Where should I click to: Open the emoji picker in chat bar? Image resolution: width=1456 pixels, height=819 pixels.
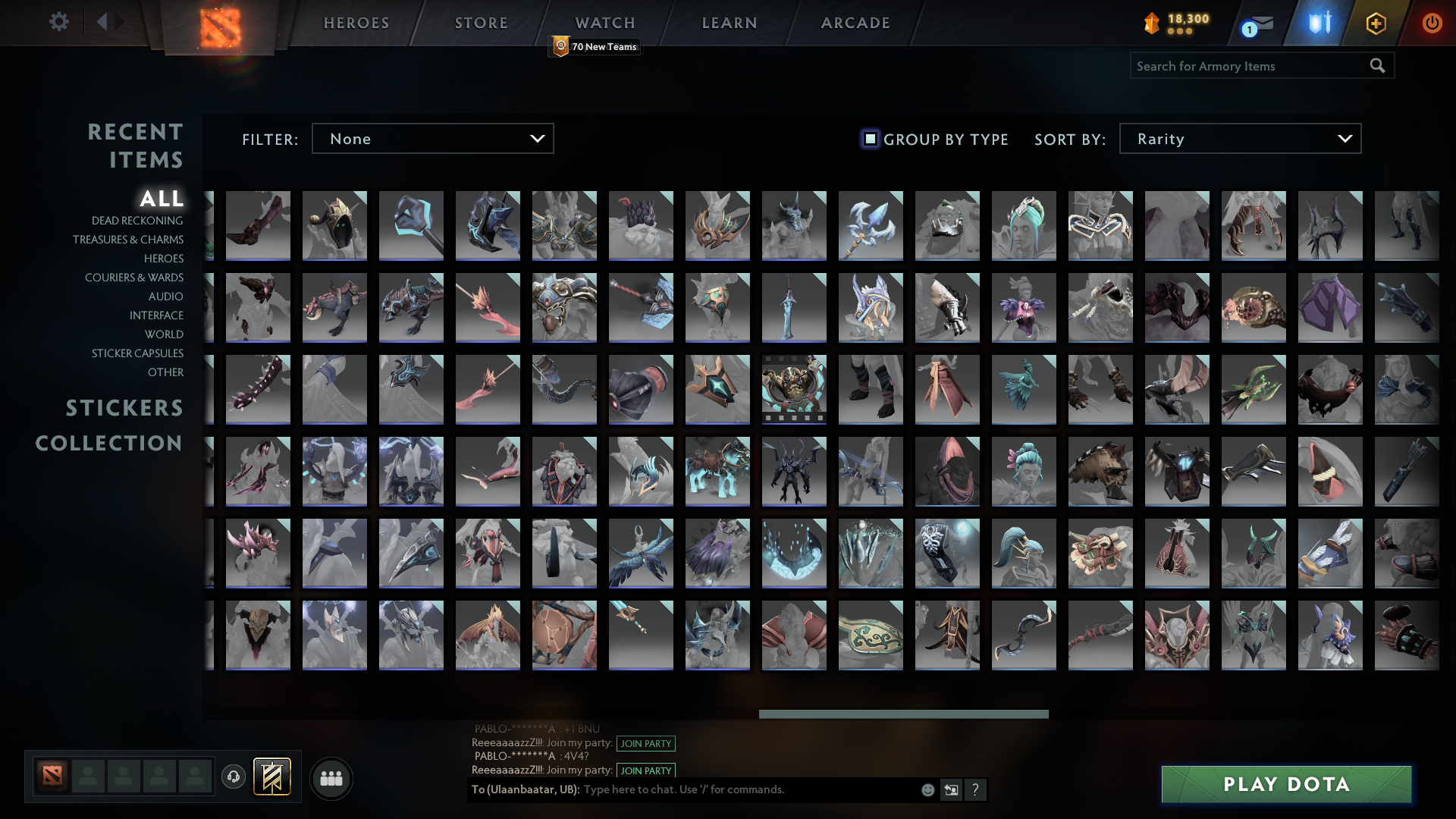tap(927, 789)
